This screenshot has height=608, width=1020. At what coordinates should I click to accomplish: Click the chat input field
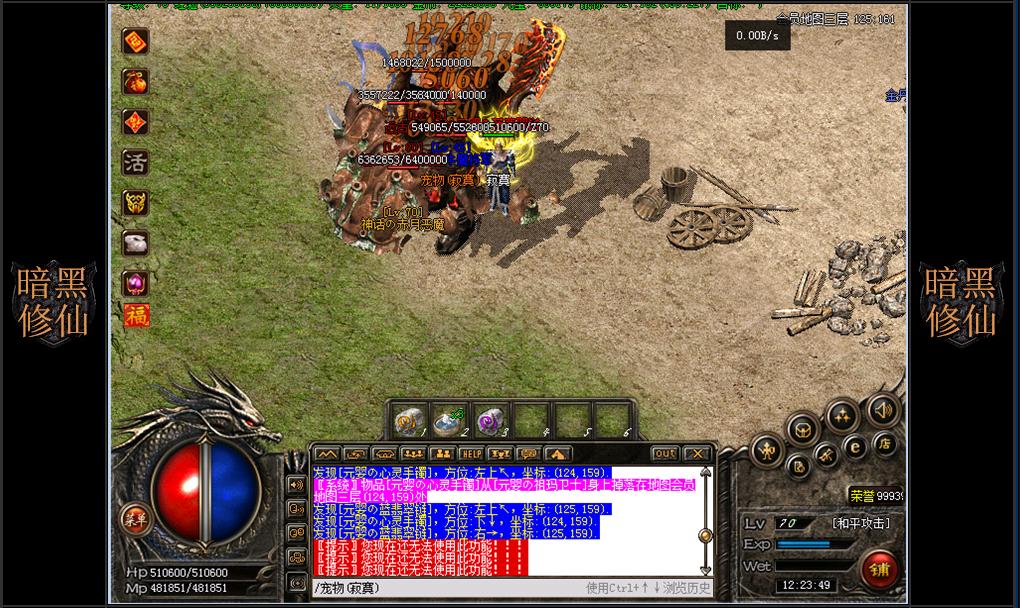pos(450,588)
